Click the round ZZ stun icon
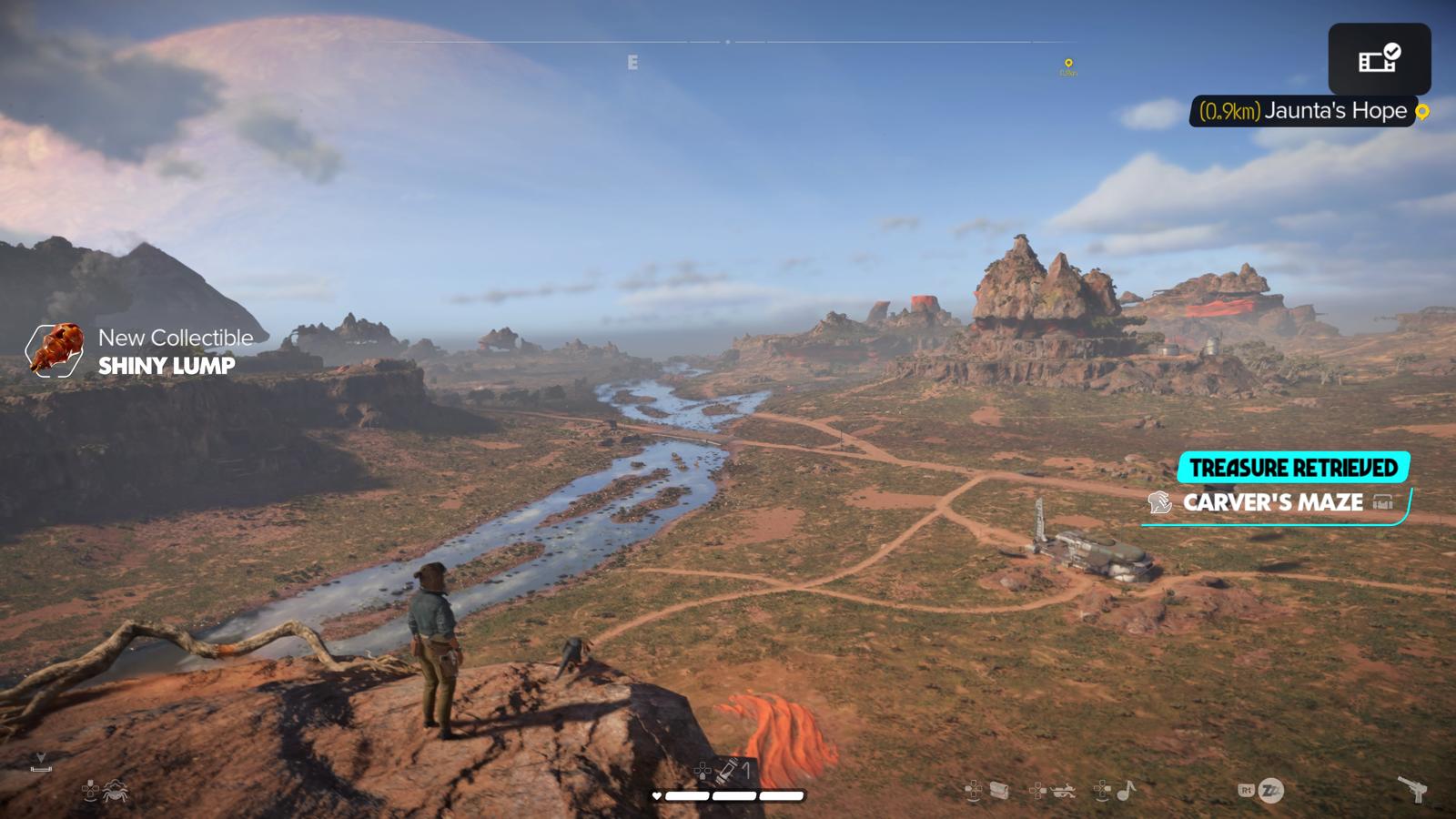This screenshot has width=1456, height=819. click(x=1270, y=790)
